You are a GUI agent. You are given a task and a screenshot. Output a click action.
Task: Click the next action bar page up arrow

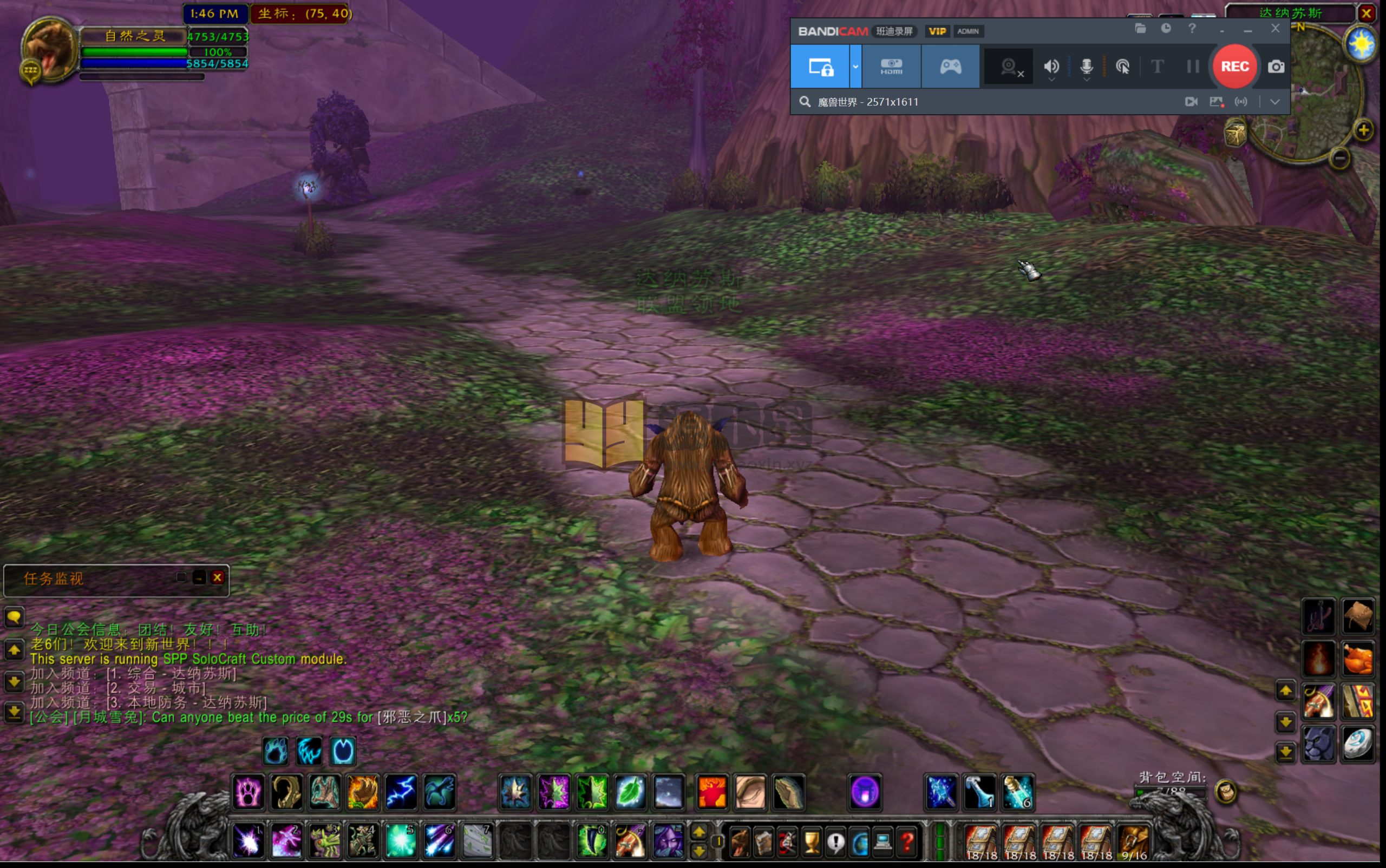pyautogui.click(x=699, y=832)
